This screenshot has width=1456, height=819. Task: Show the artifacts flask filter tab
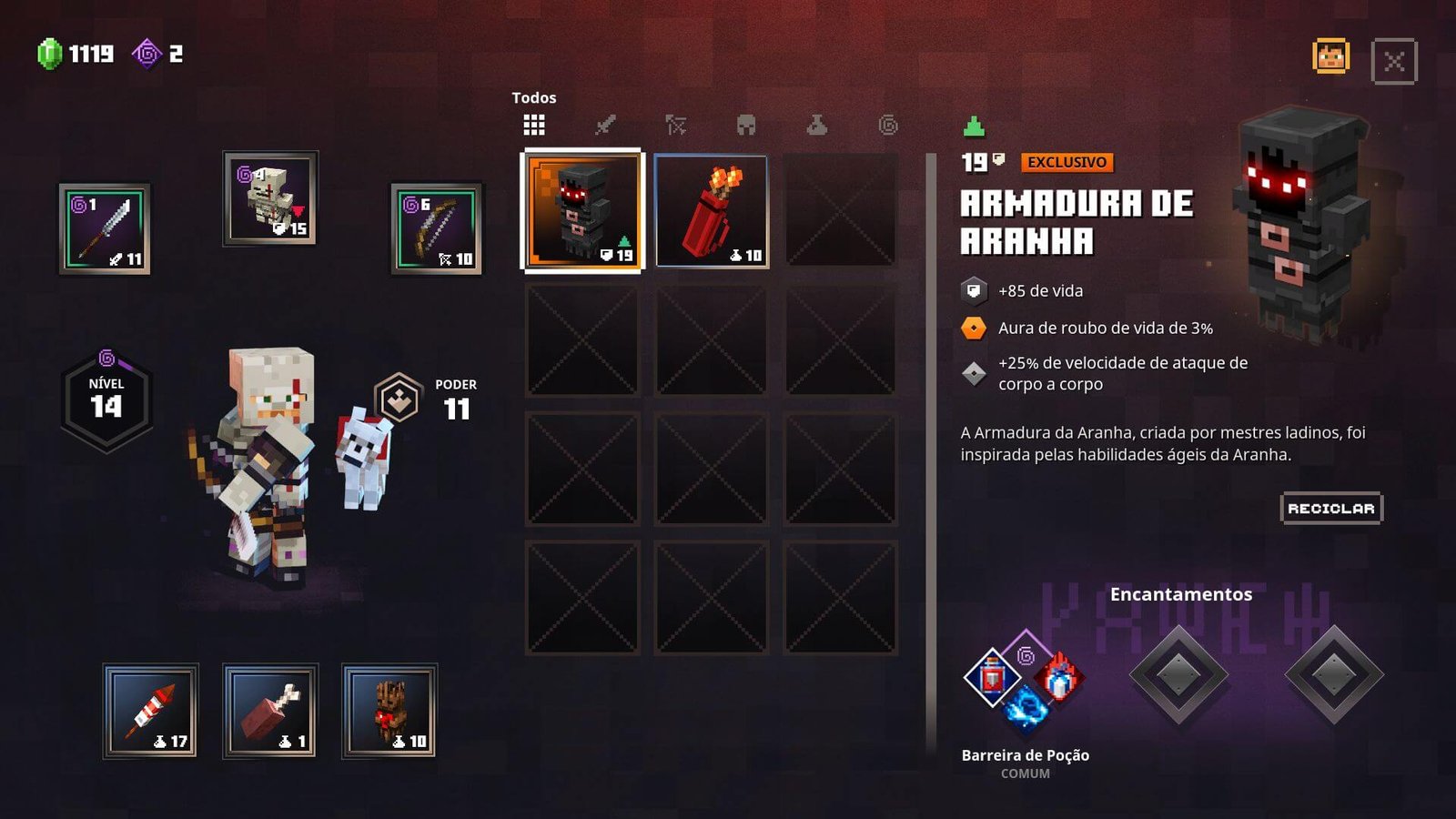(x=817, y=125)
